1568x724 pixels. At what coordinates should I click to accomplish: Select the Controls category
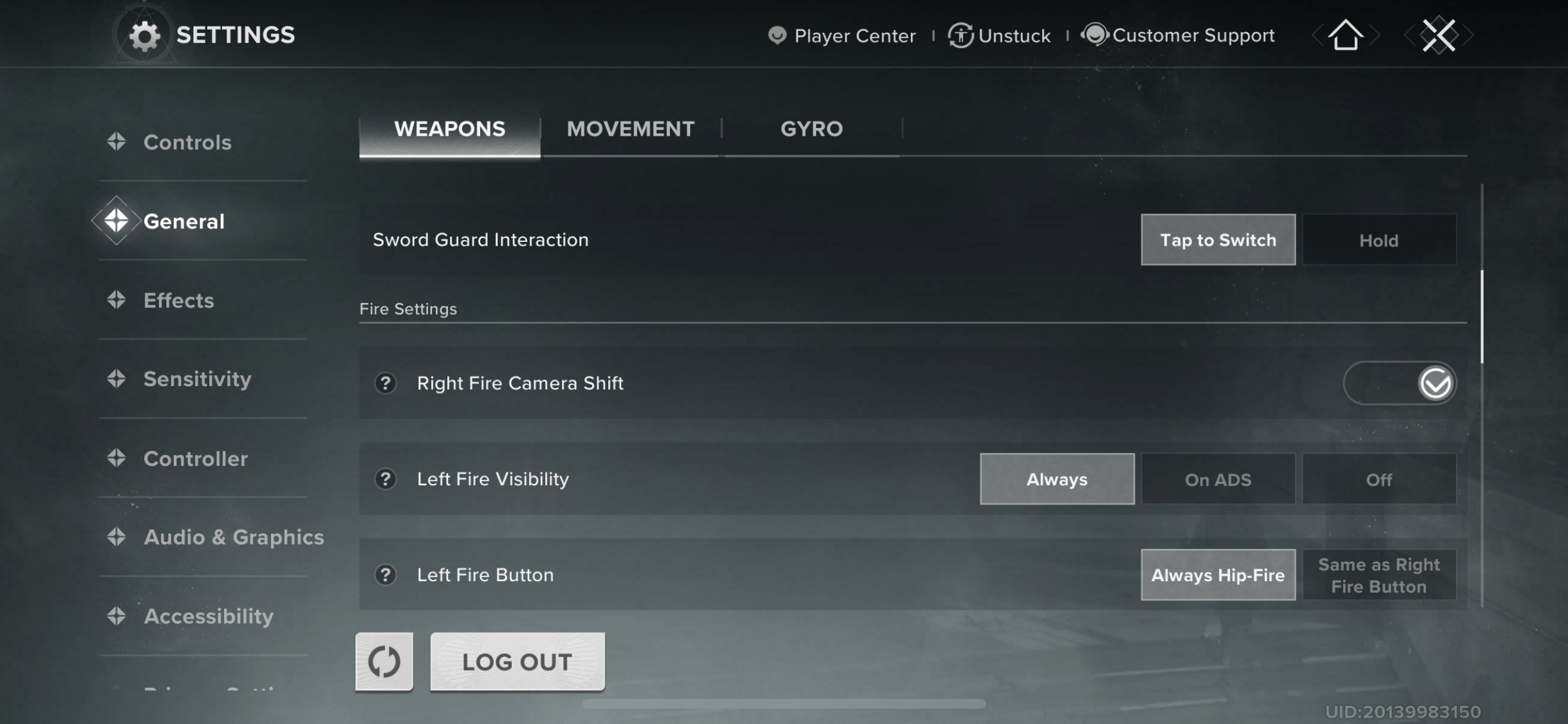(187, 142)
